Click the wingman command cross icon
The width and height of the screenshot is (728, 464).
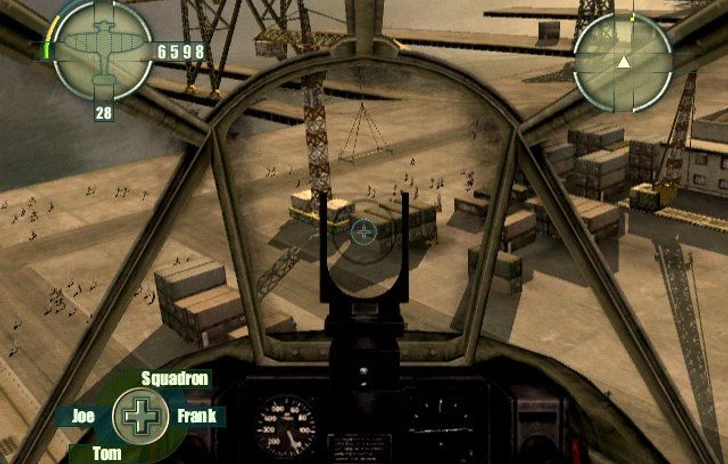(141, 416)
